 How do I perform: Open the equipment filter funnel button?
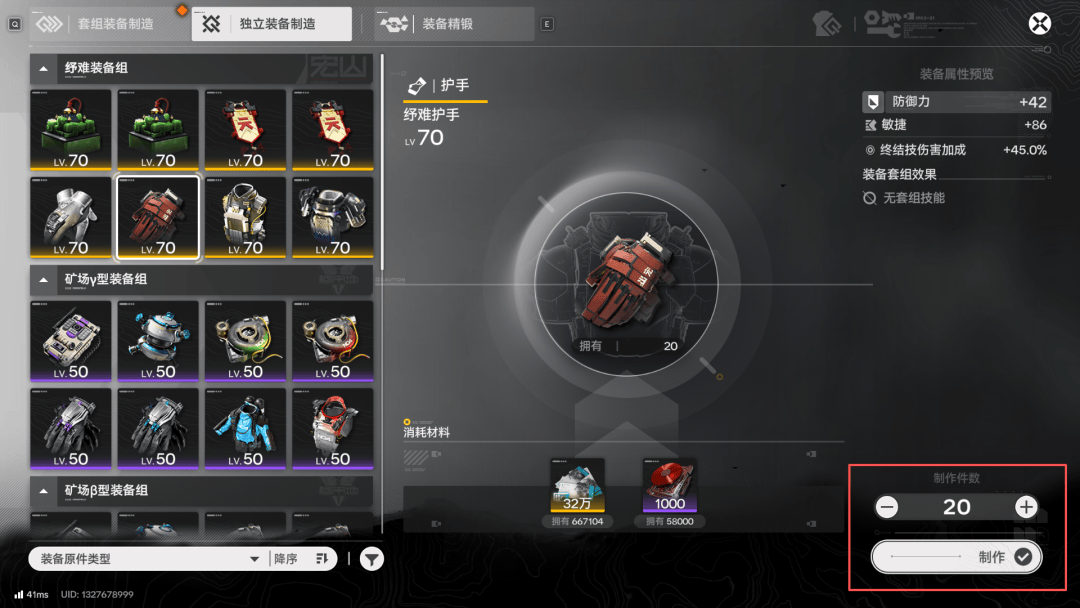(371, 559)
